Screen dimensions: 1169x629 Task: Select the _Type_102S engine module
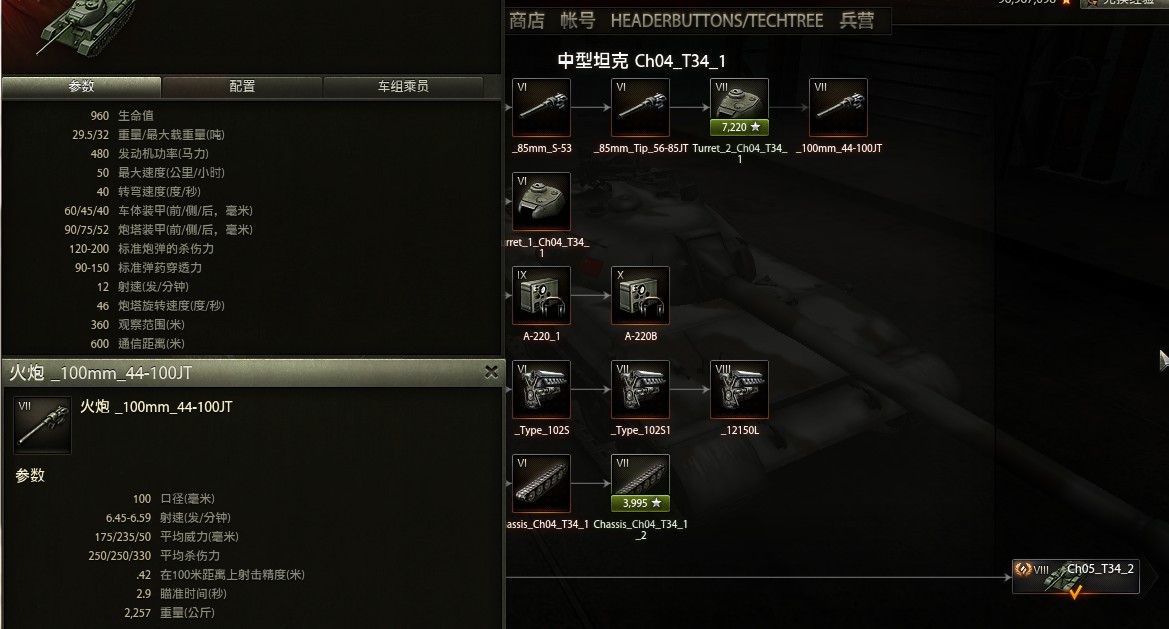click(541, 389)
